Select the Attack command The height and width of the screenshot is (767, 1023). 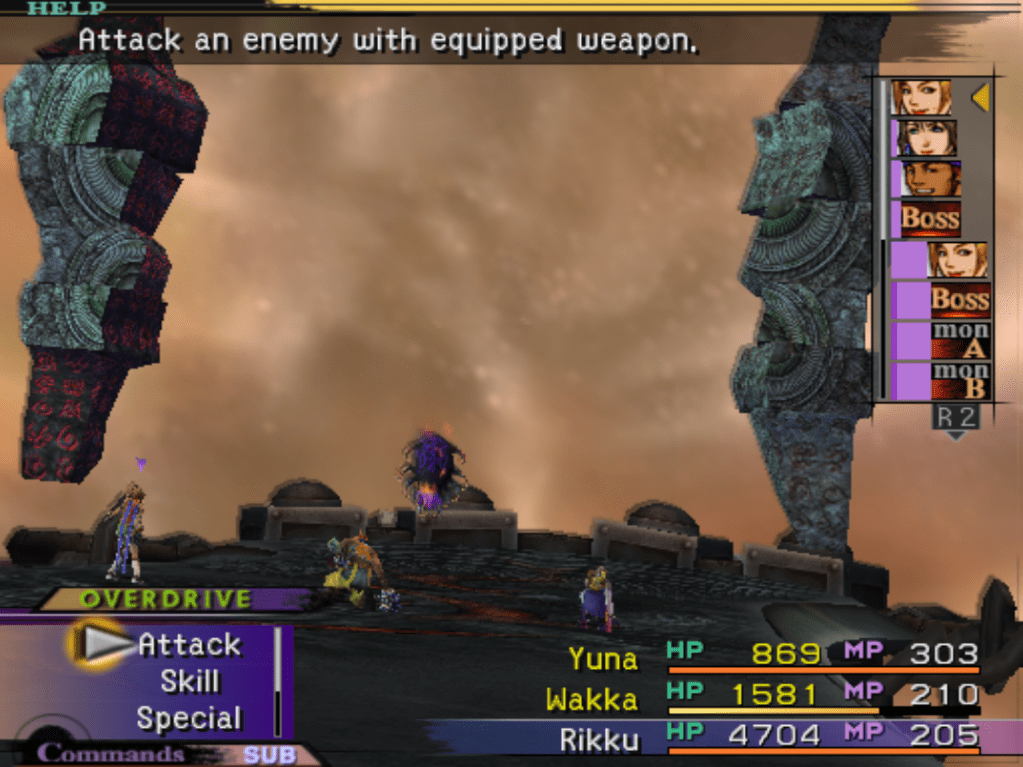189,645
